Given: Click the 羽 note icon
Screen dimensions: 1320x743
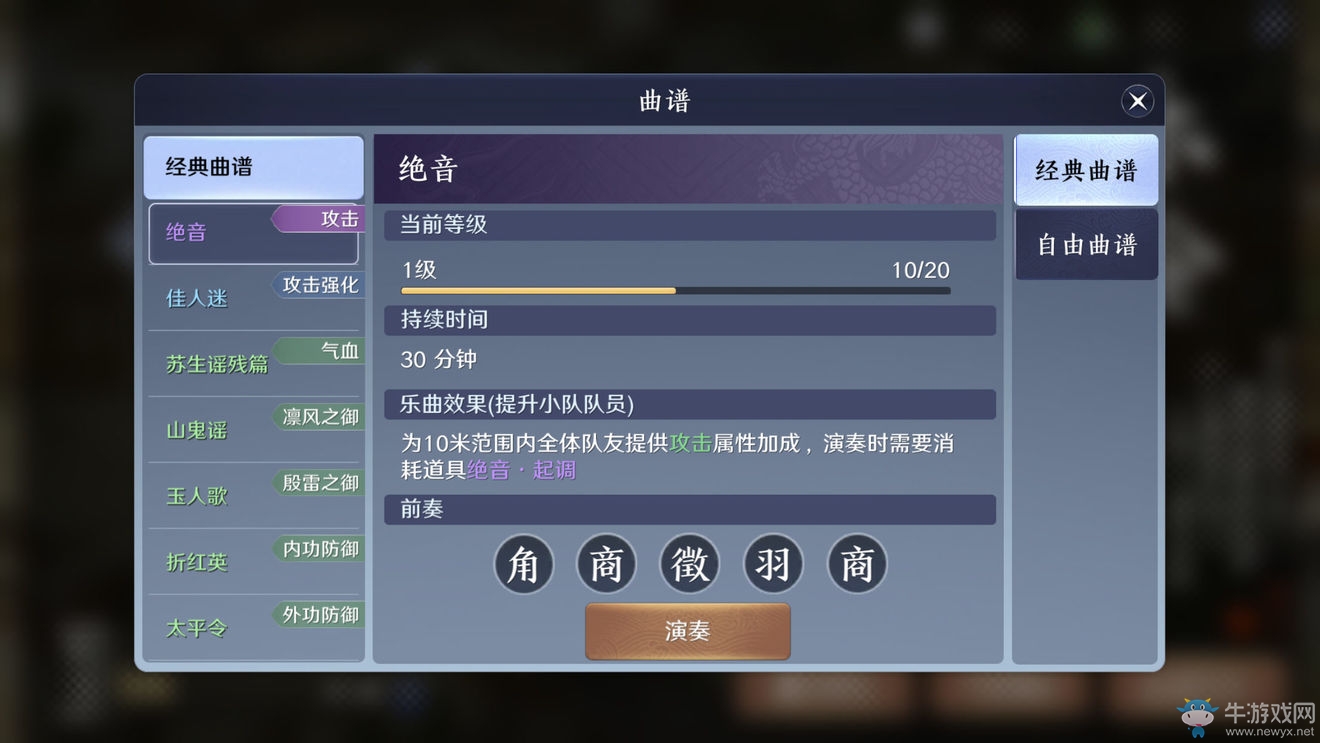Looking at the screenshot, I should click(773, 564).
